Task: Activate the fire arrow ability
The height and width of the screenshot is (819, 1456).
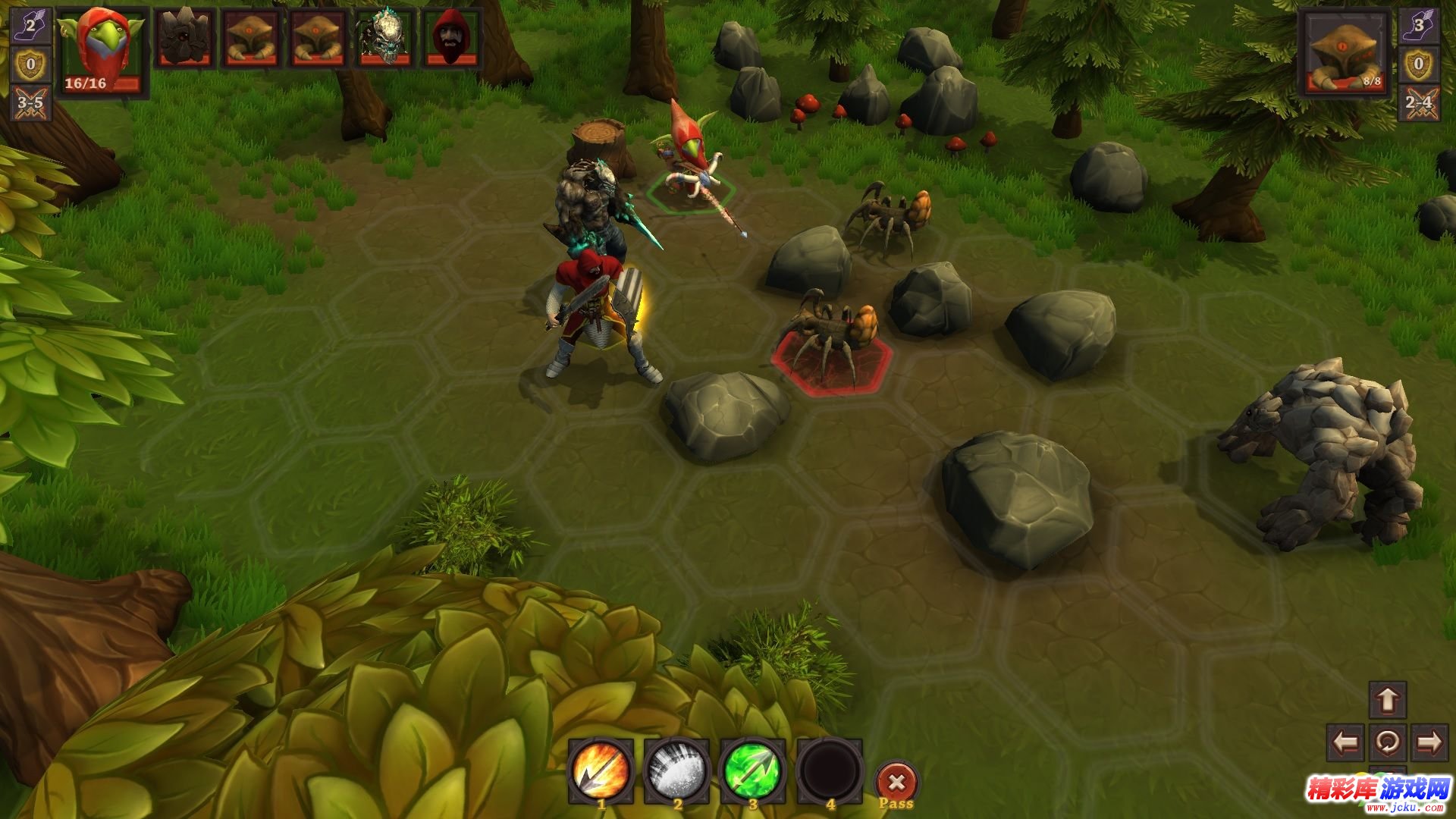Action: coord(601,770)
